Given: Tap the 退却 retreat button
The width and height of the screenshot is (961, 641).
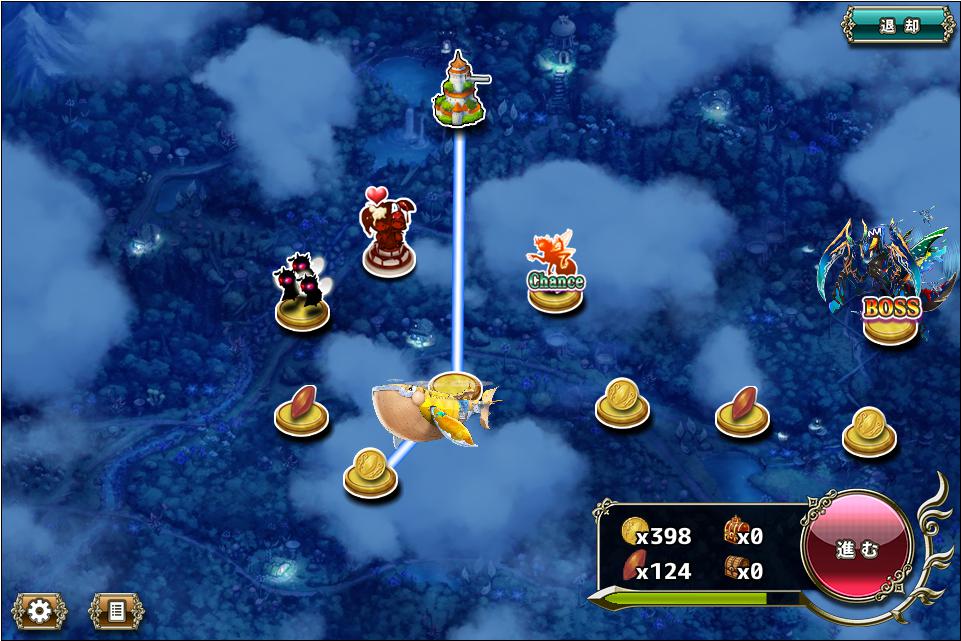Looking at the screenshot, I should pos(898,26).
